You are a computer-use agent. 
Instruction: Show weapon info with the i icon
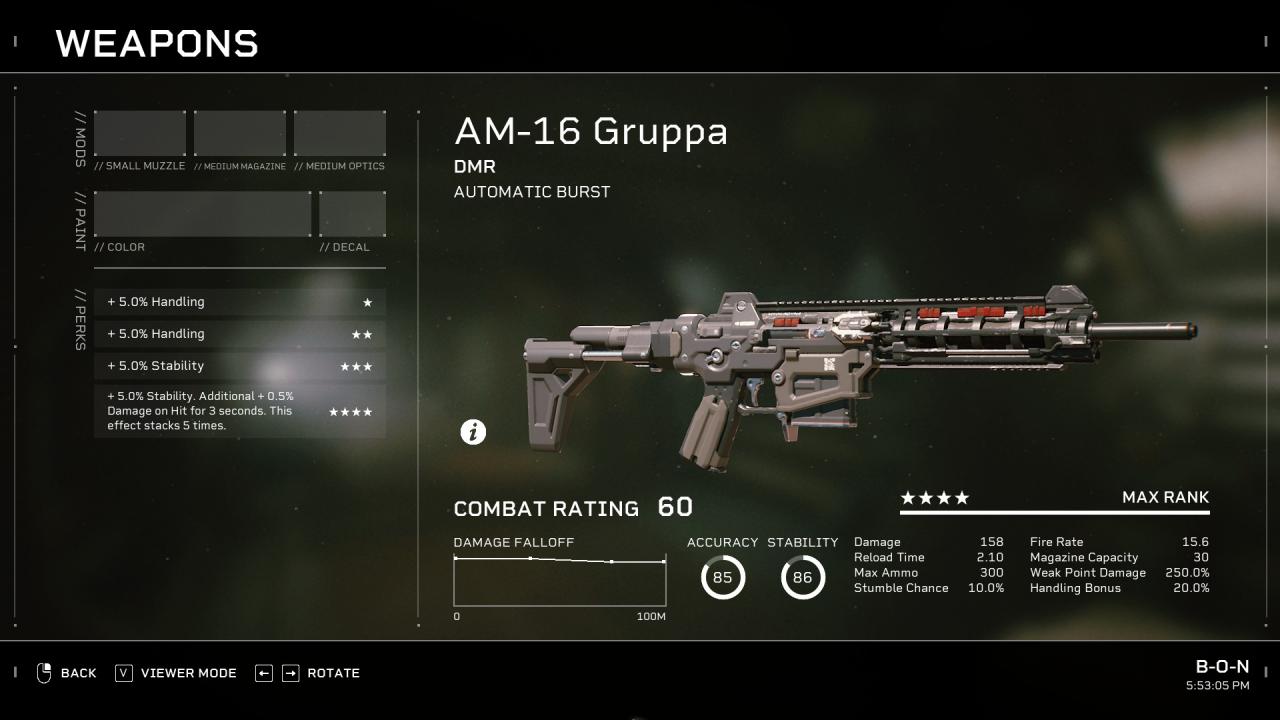(473, 432)
